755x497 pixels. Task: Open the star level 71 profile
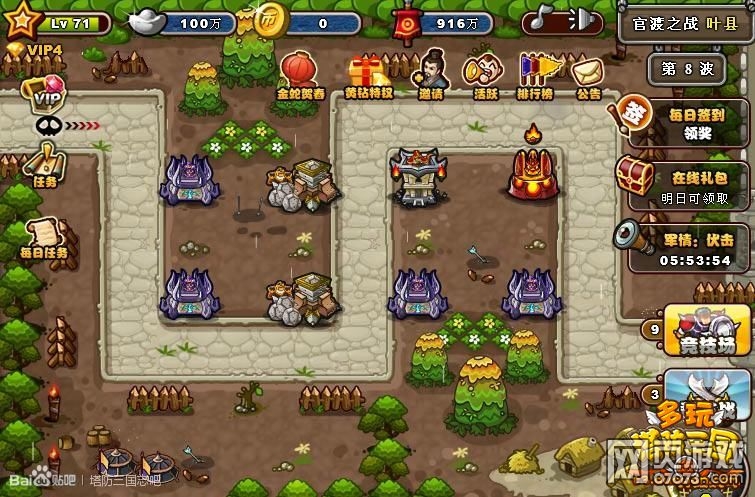(24, 21)
